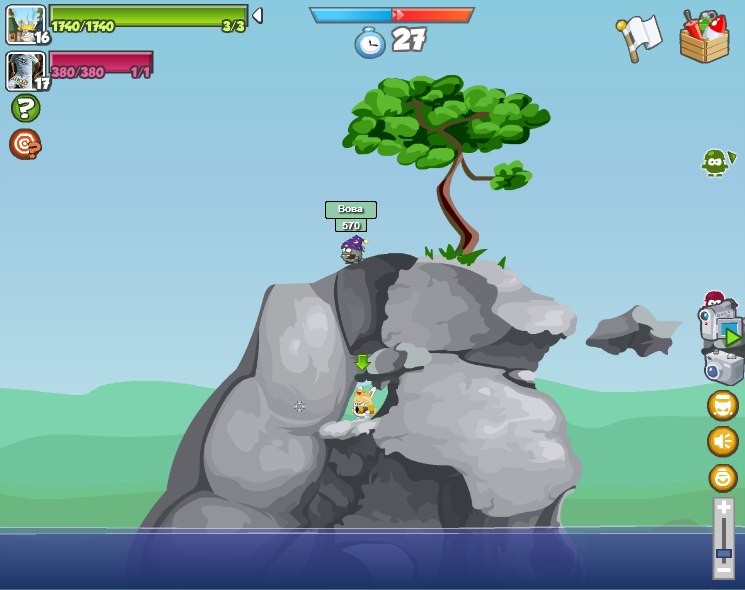Click the orange face button above speaker
745x590 pixels.
pyautogui.click(x=722, y=405)
